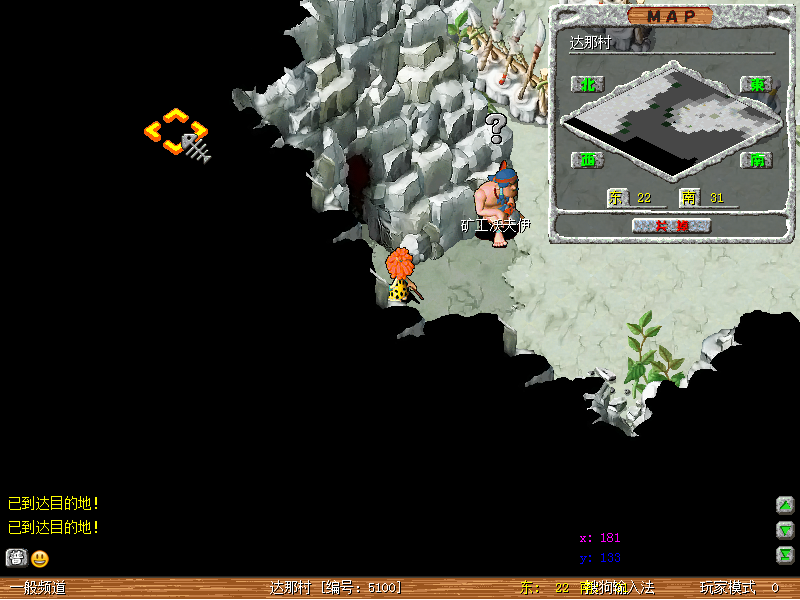The height and width of the screenshot is (600, 800).
Task: Click the chat scroll-up green arrow
Action: click(786, 505)
